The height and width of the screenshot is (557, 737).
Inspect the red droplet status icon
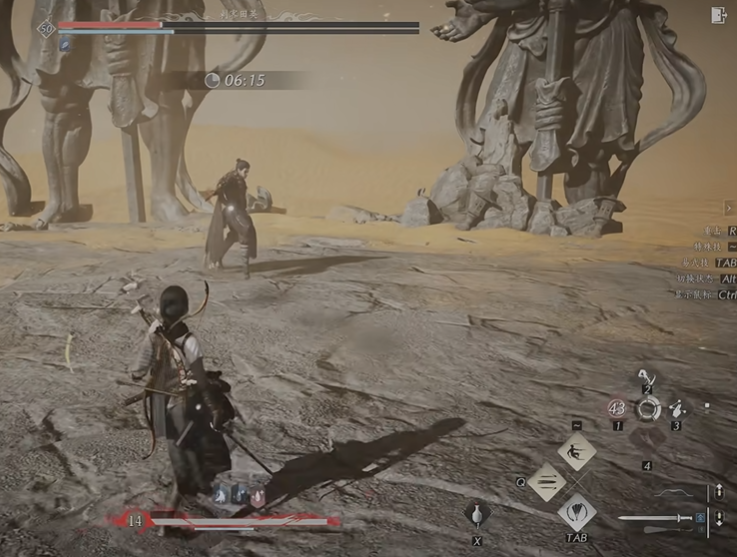click(257, 495)
